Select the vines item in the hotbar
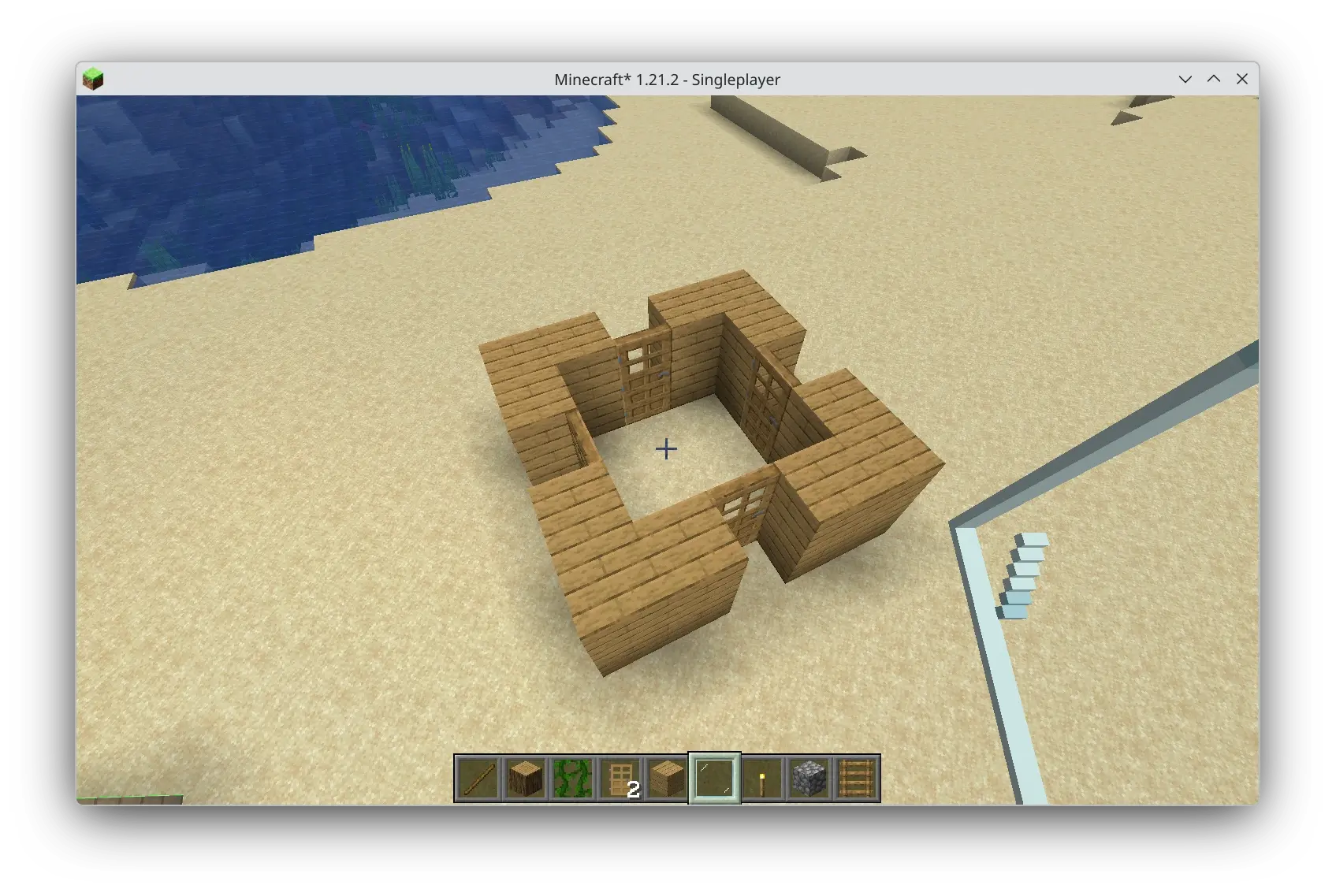 coord(572,779)
